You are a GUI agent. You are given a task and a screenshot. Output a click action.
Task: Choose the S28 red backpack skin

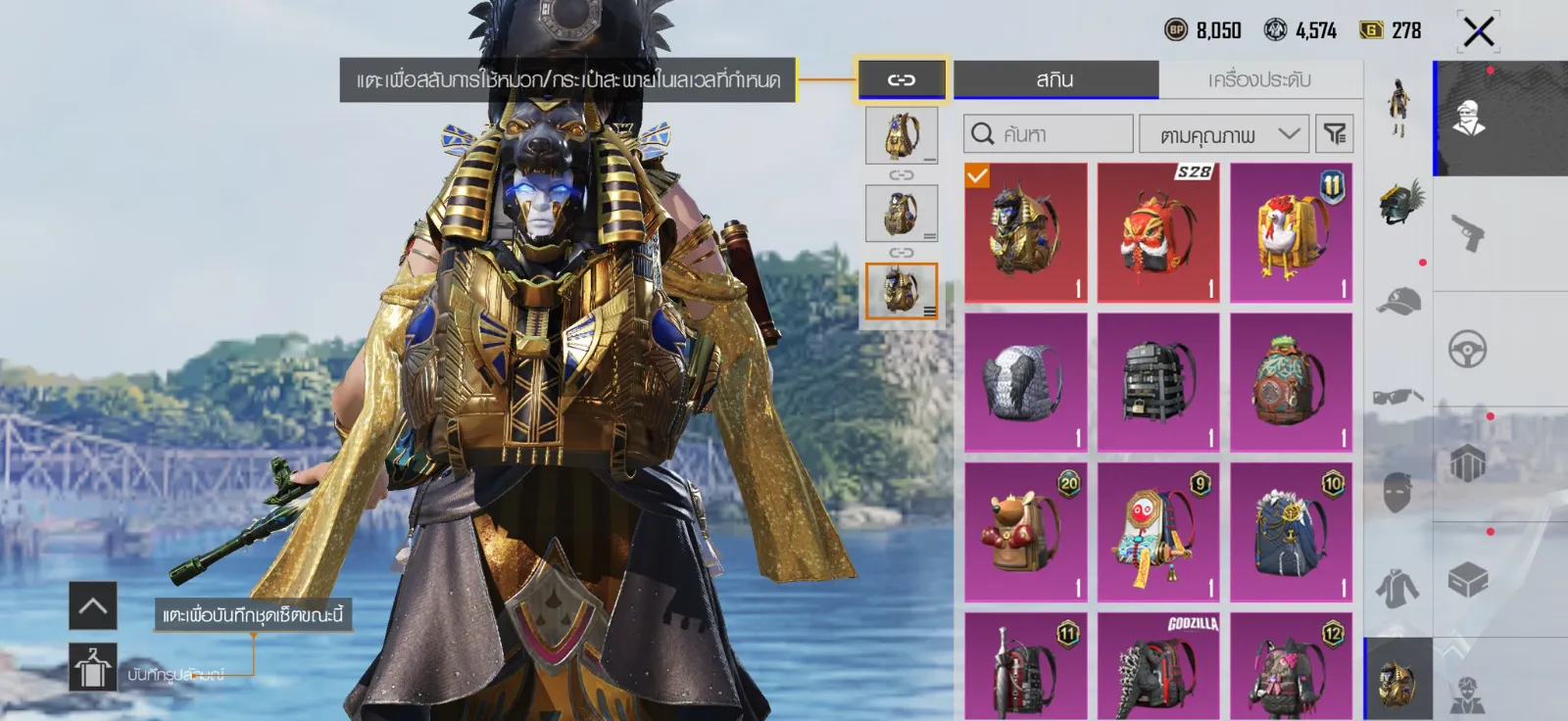coord(1158,232)
